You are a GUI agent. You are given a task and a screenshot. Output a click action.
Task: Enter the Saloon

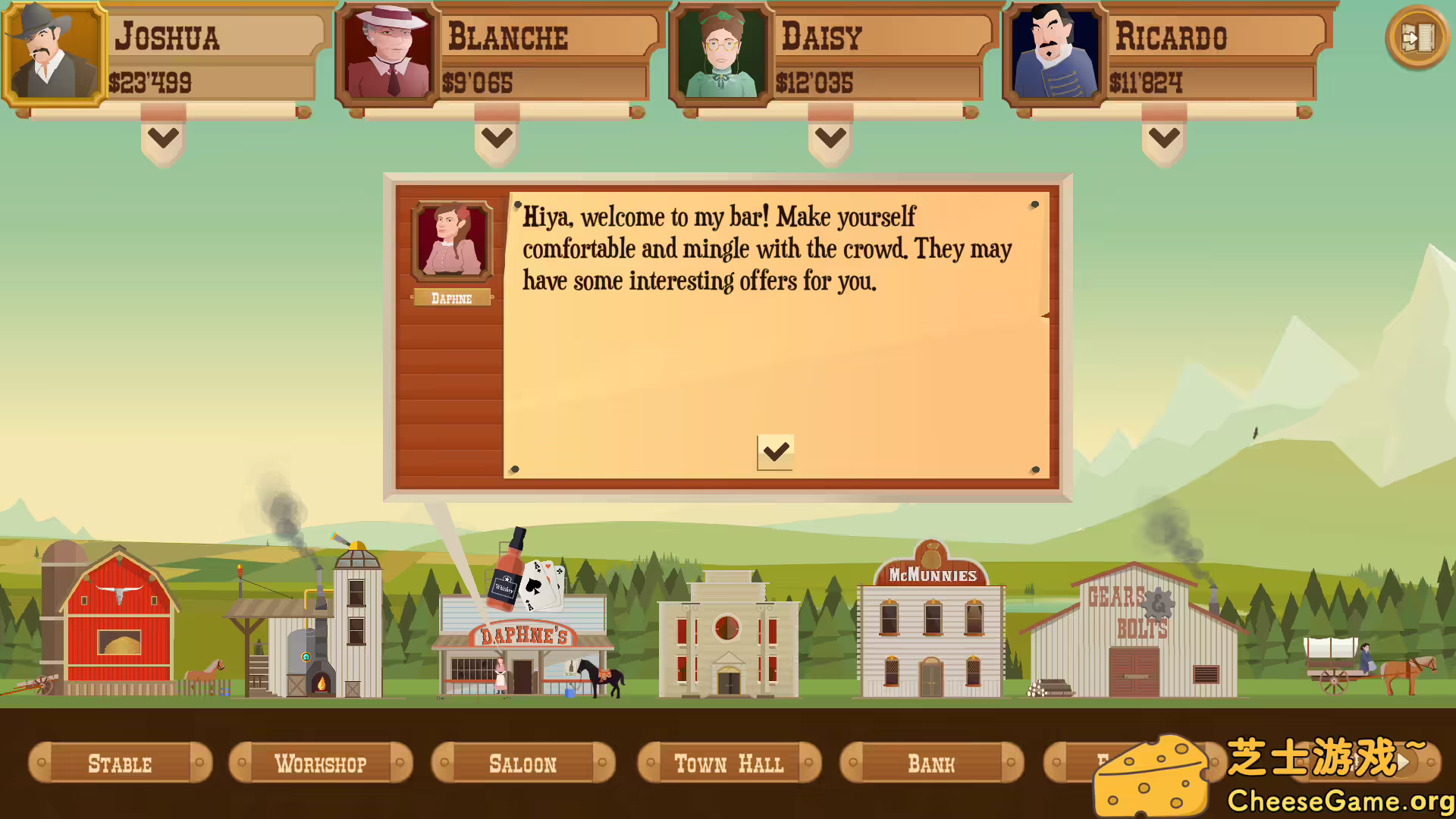522,763
